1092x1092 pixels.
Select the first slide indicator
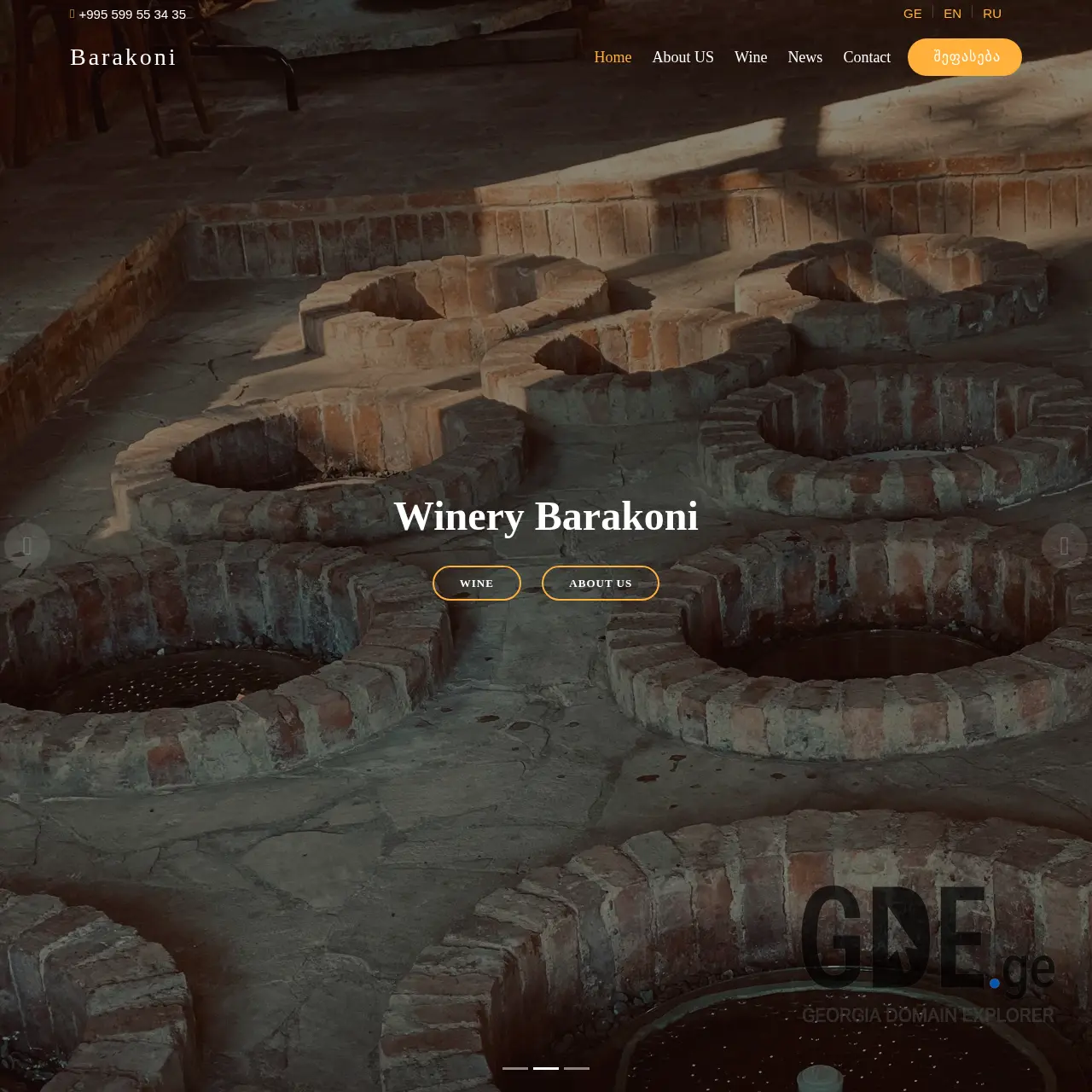coord(514,1068)
